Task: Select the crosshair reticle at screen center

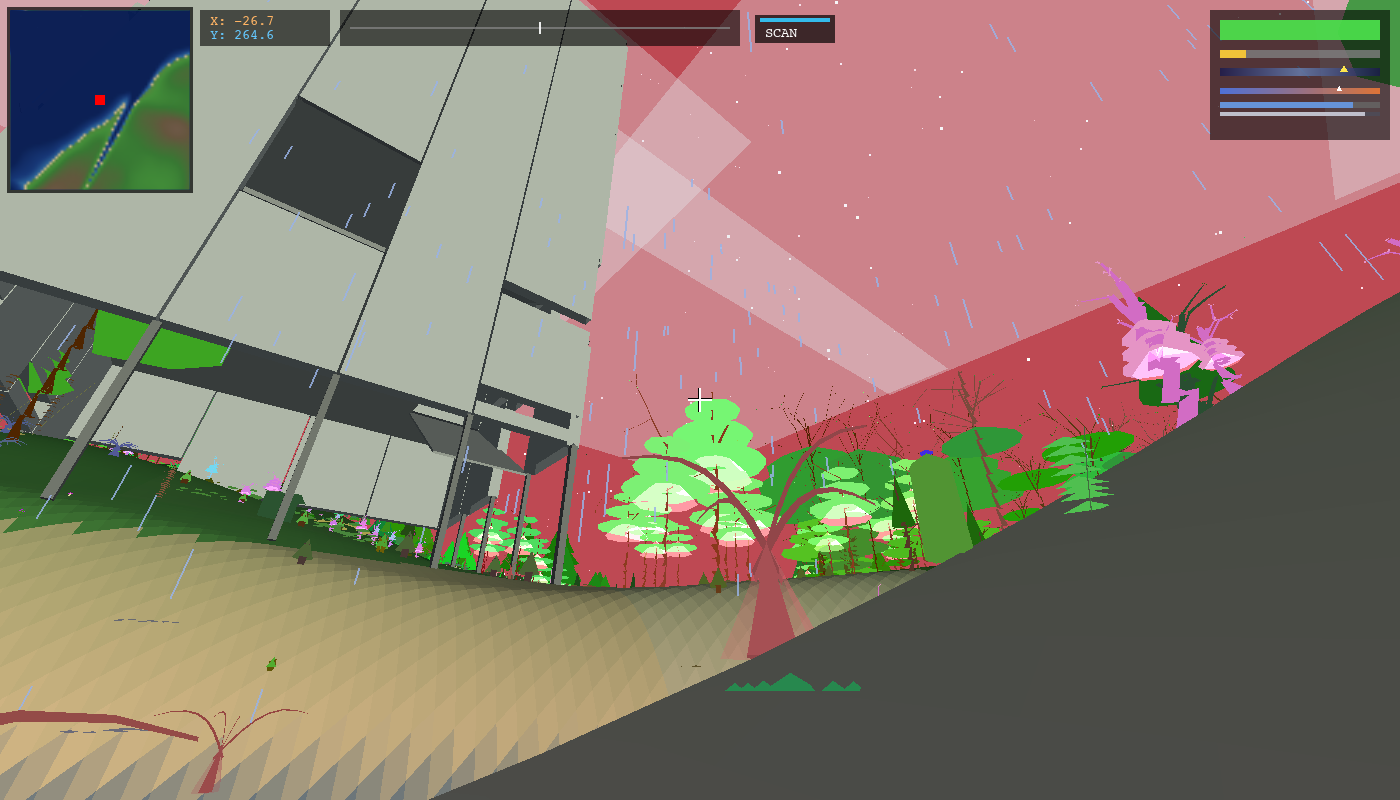Action: tap(700, 398)
